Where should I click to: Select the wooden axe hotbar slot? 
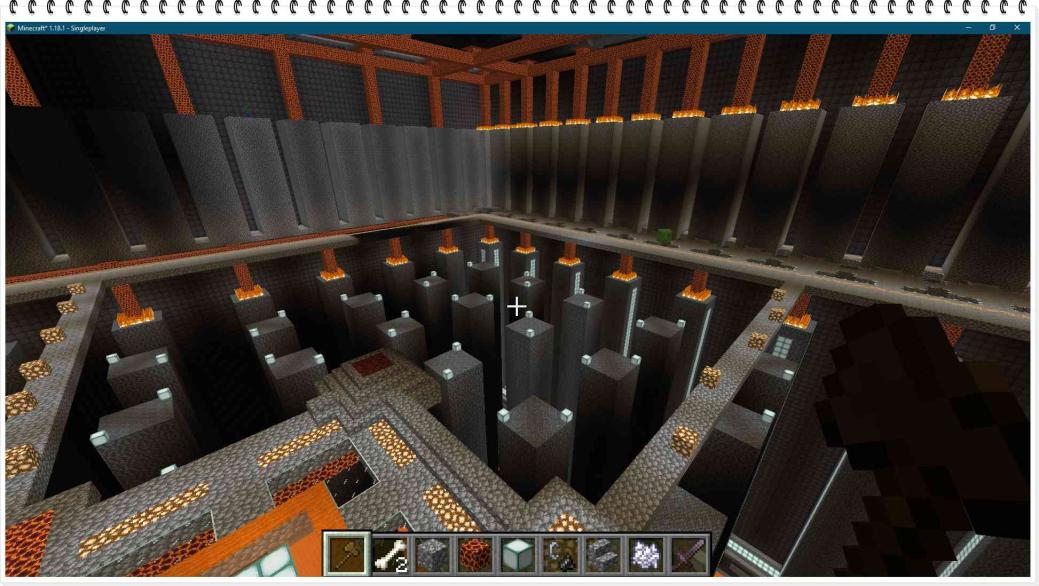347,554
